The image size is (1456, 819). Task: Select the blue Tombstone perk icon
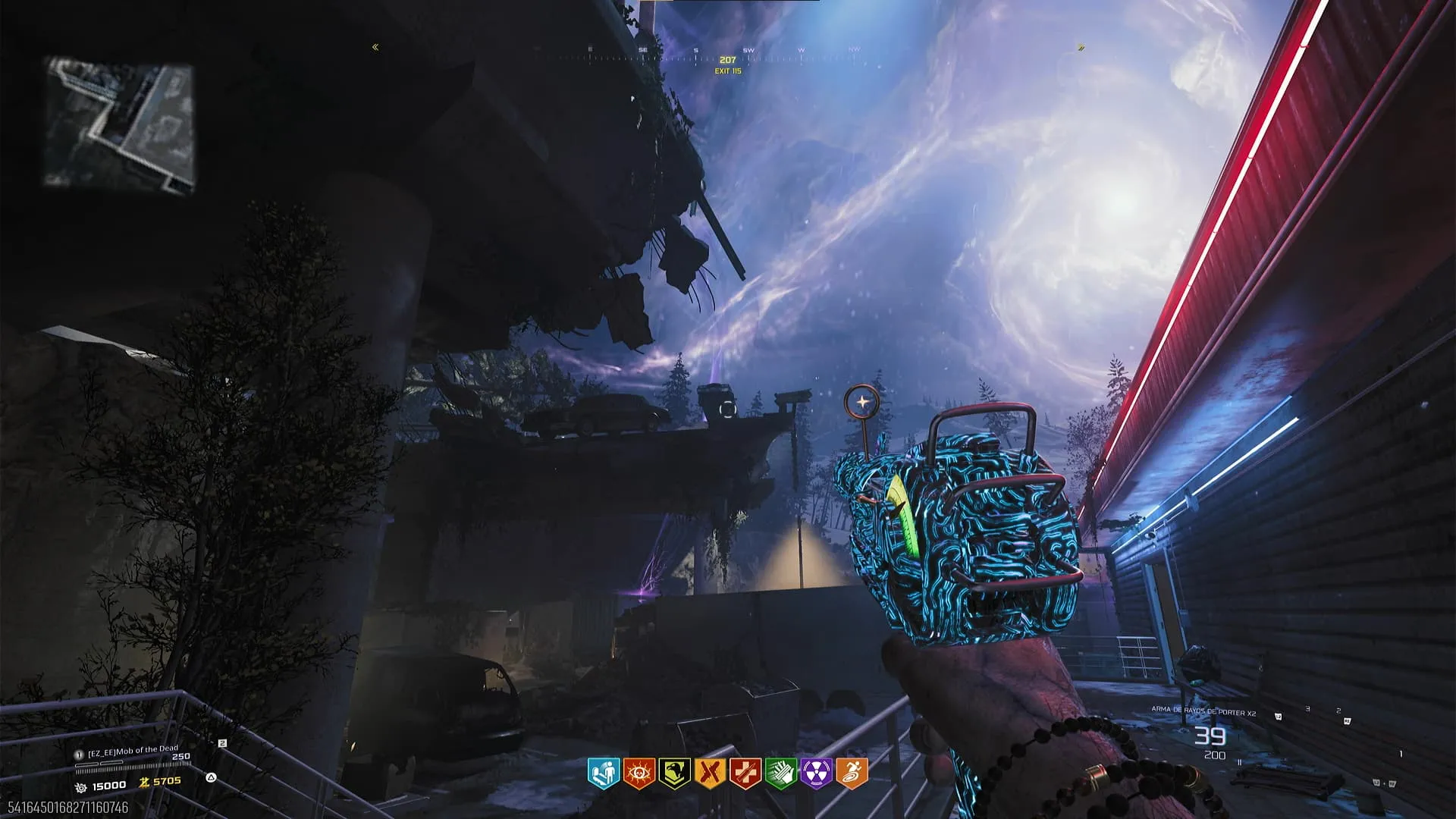point(604,773)
